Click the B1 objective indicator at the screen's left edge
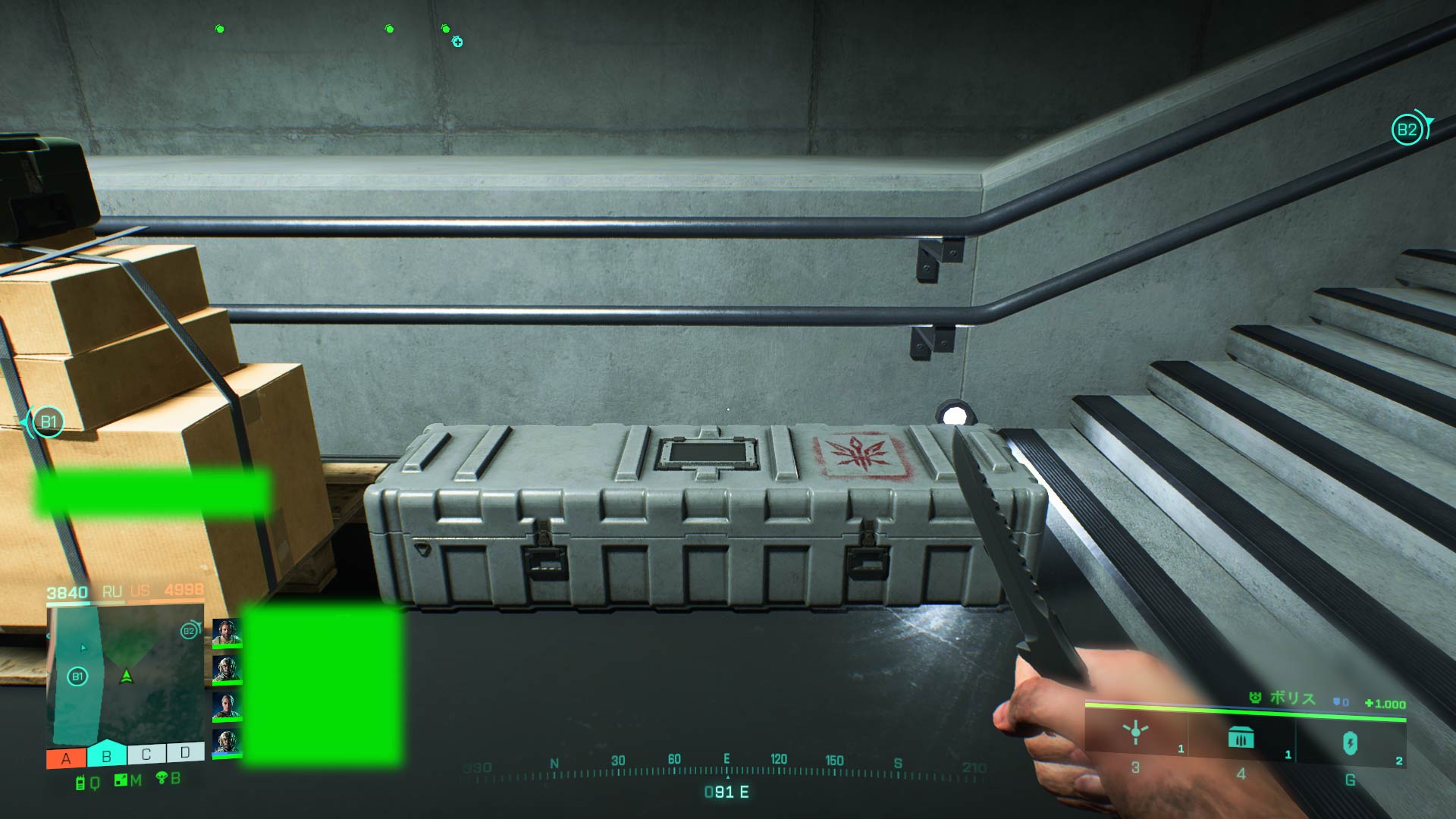Image resolution: width=1456 pixels, height=819 pixels. [x=48, y=422]
